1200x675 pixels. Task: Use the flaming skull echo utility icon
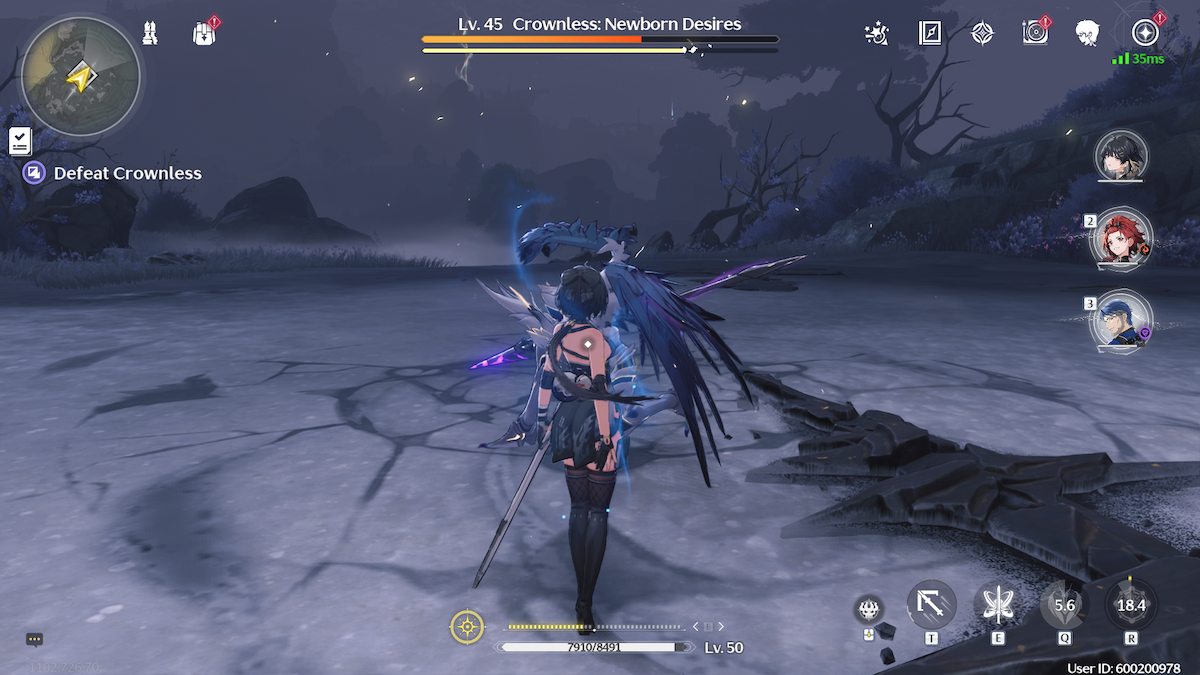868,608
